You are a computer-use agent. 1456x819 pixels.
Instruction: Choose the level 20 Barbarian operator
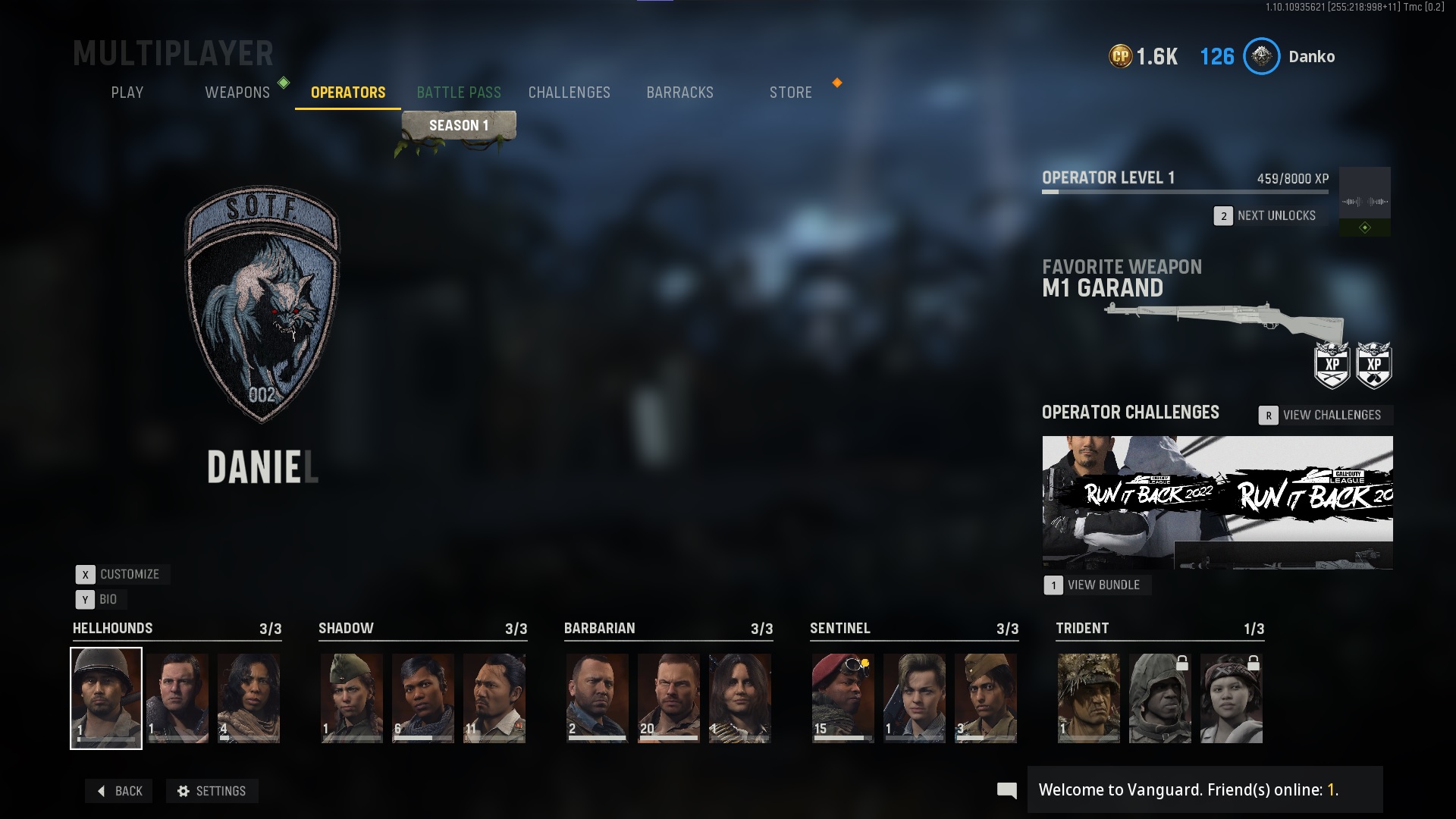click(668, 698)
